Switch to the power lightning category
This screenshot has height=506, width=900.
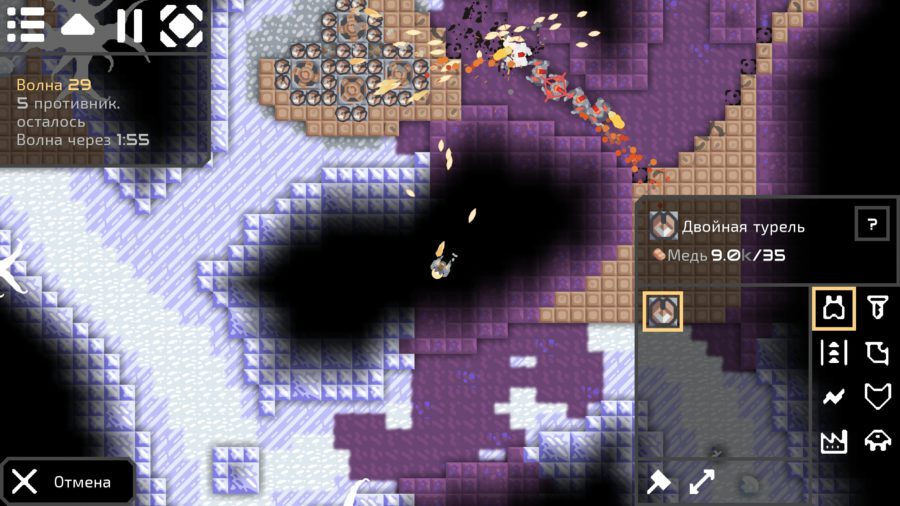click(834, 397)
